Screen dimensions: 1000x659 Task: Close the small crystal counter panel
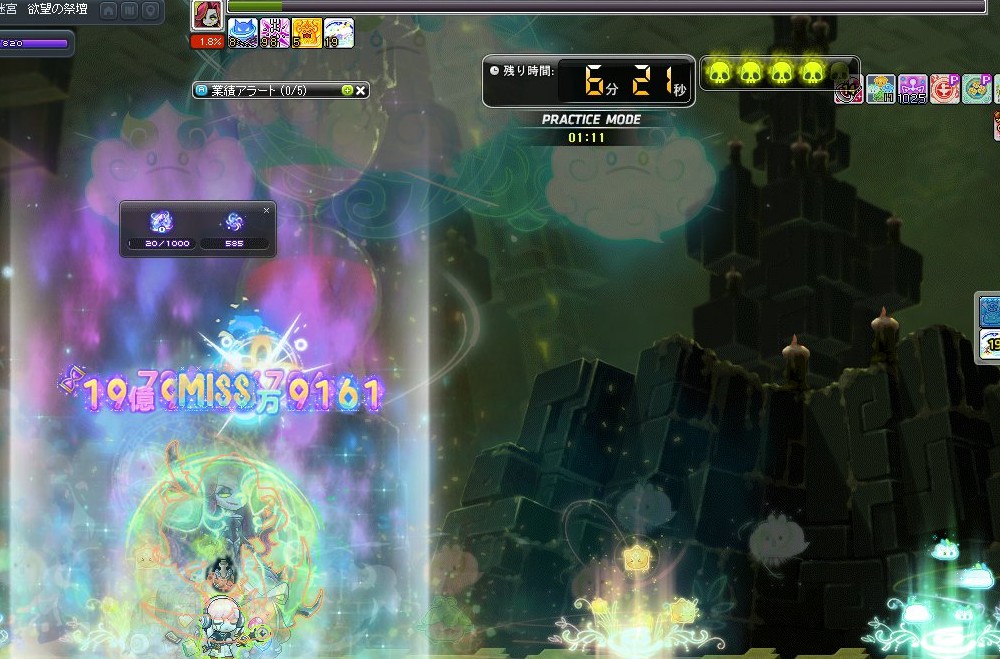266,210
